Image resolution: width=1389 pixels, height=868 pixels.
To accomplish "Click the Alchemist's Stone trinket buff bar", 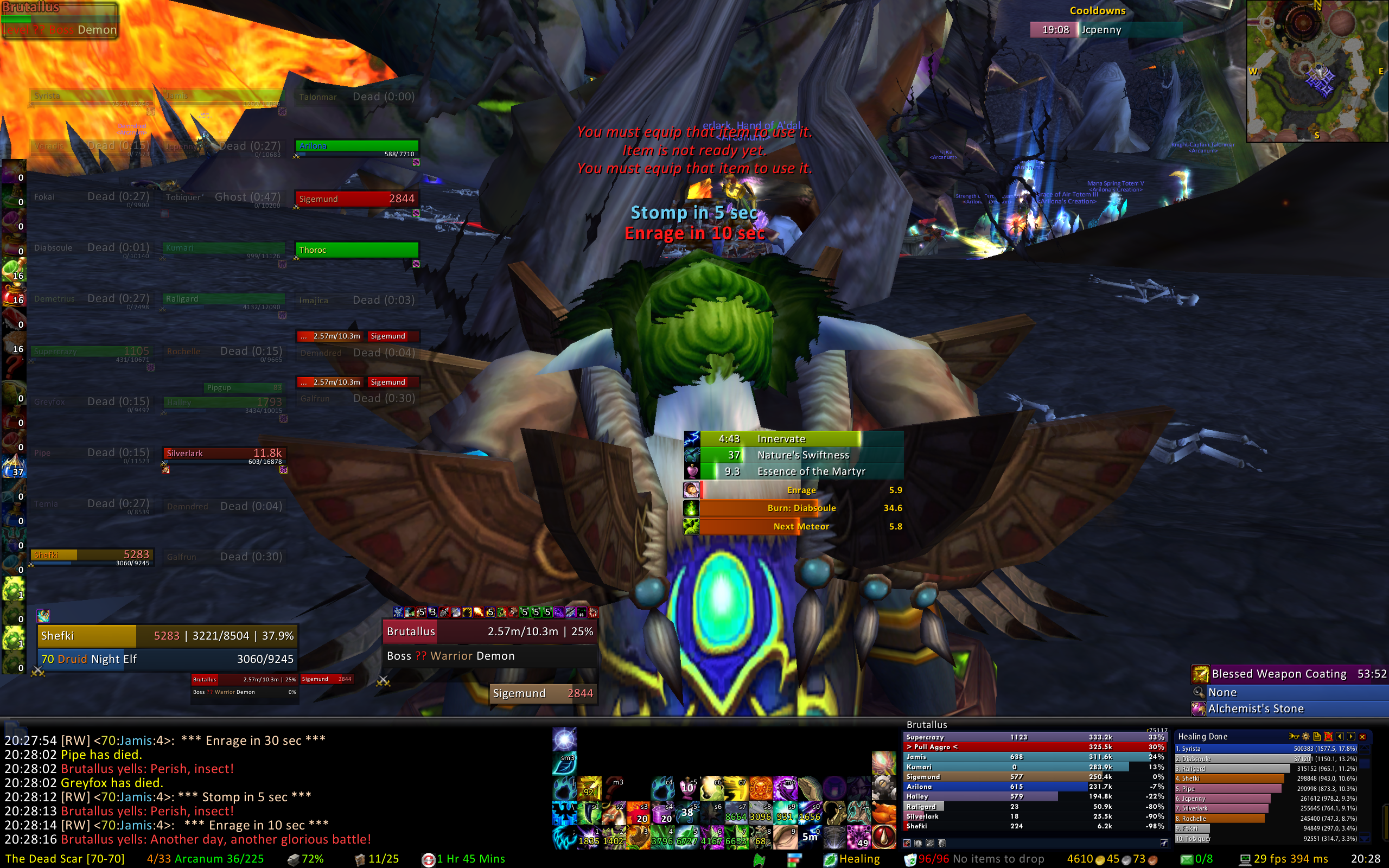I will coord(1289,709).
